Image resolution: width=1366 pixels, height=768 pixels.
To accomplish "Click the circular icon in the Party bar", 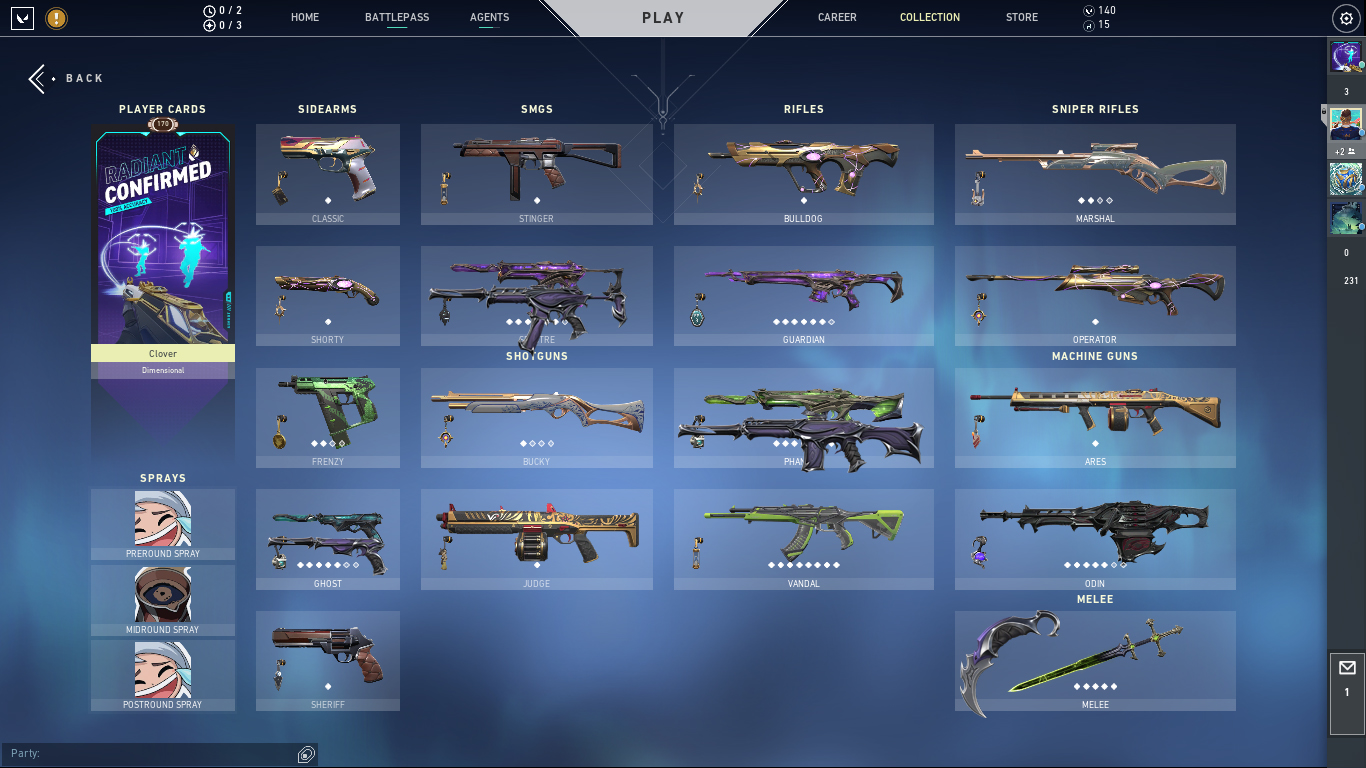I will point(305,753).
